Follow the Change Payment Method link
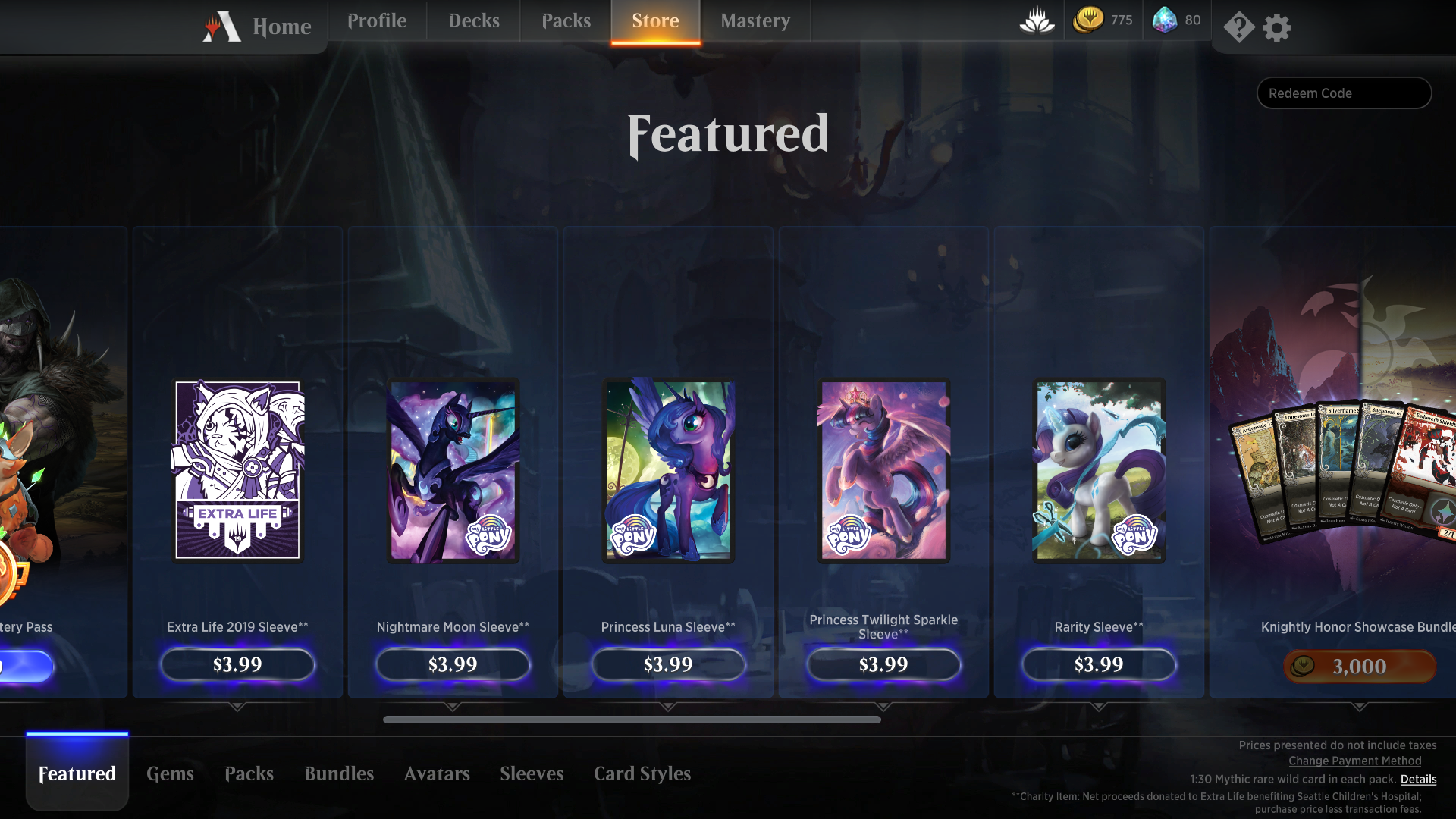This screenshot has width=1456, height=819. [1355, 761]
